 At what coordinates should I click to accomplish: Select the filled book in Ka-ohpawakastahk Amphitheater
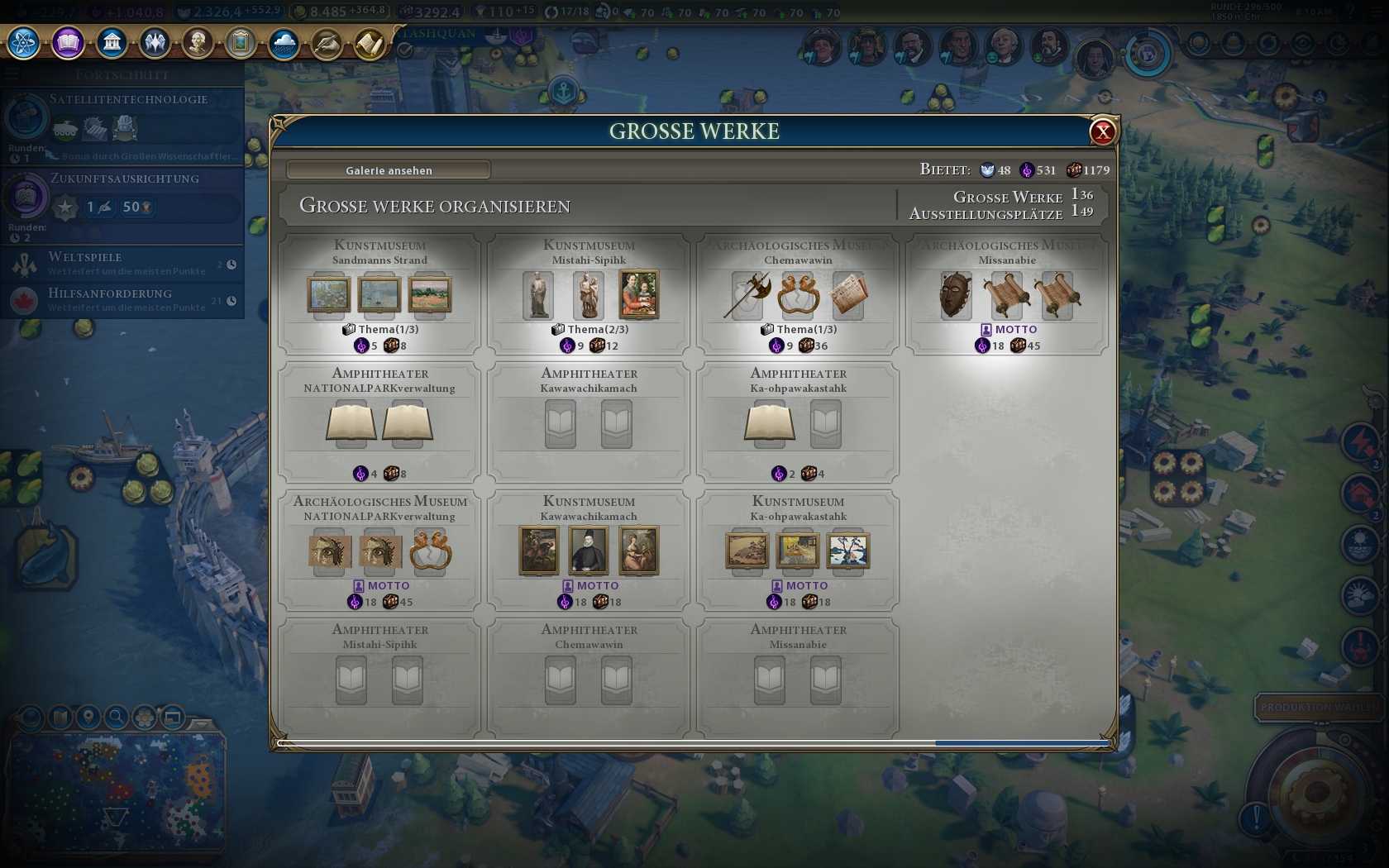pyautogui.click(x=770, y=422)
